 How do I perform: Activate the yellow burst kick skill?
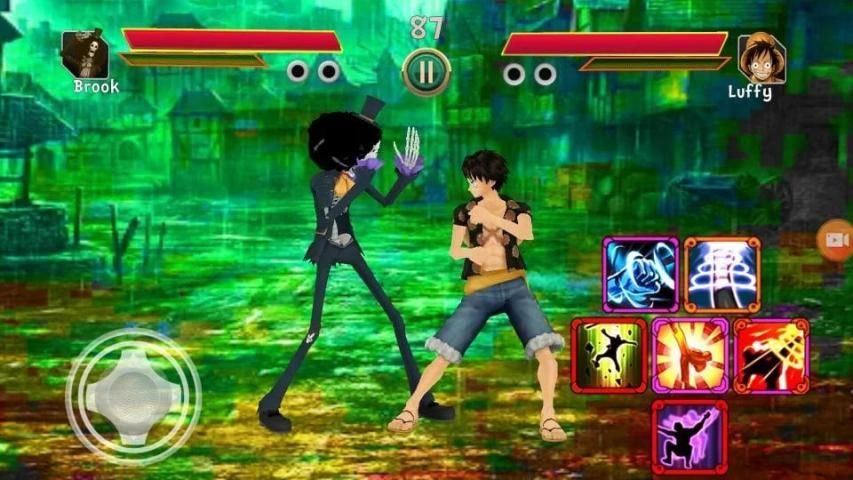coord(690,355)
